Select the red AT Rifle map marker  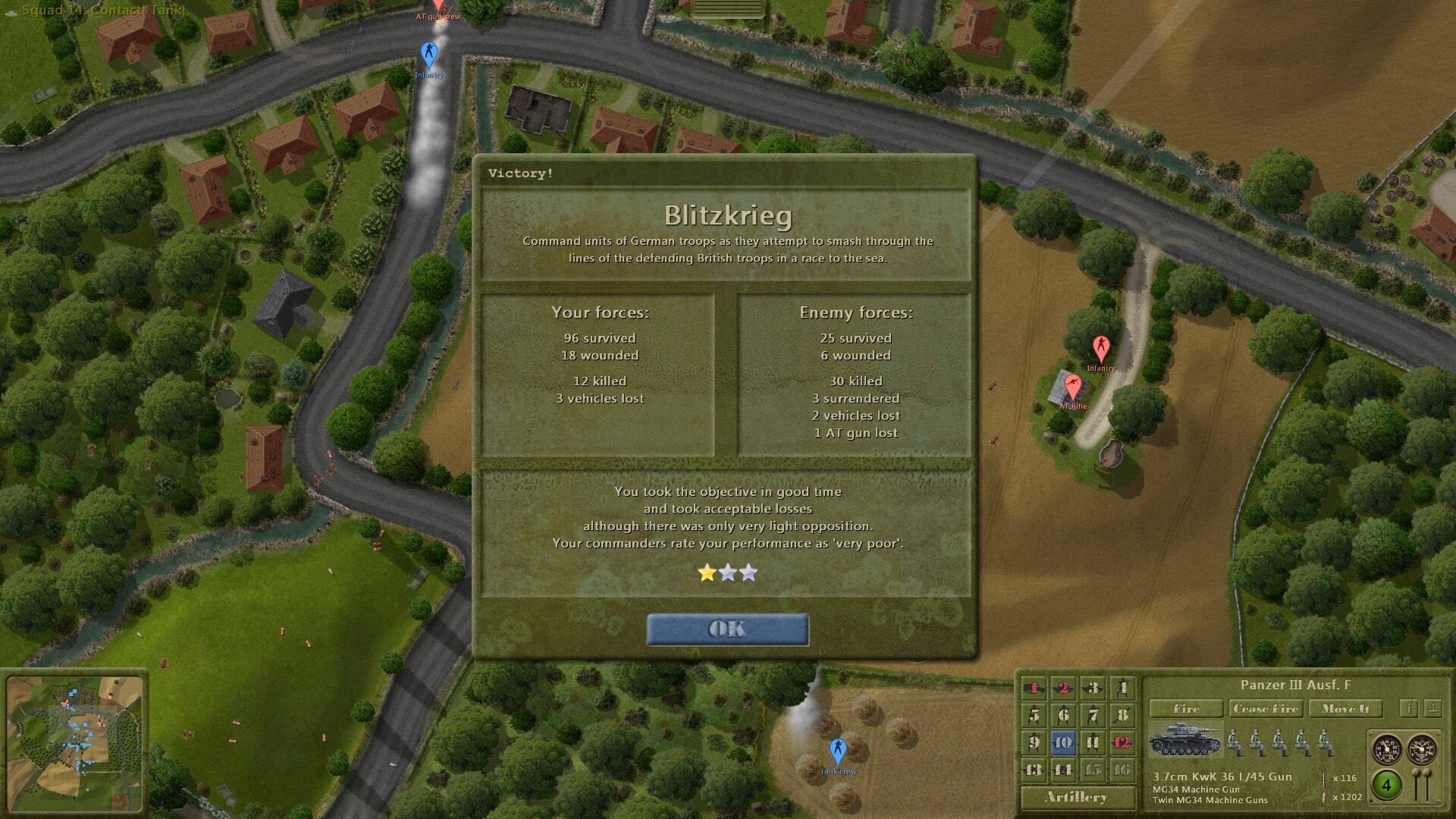[x=1072, y=387]
